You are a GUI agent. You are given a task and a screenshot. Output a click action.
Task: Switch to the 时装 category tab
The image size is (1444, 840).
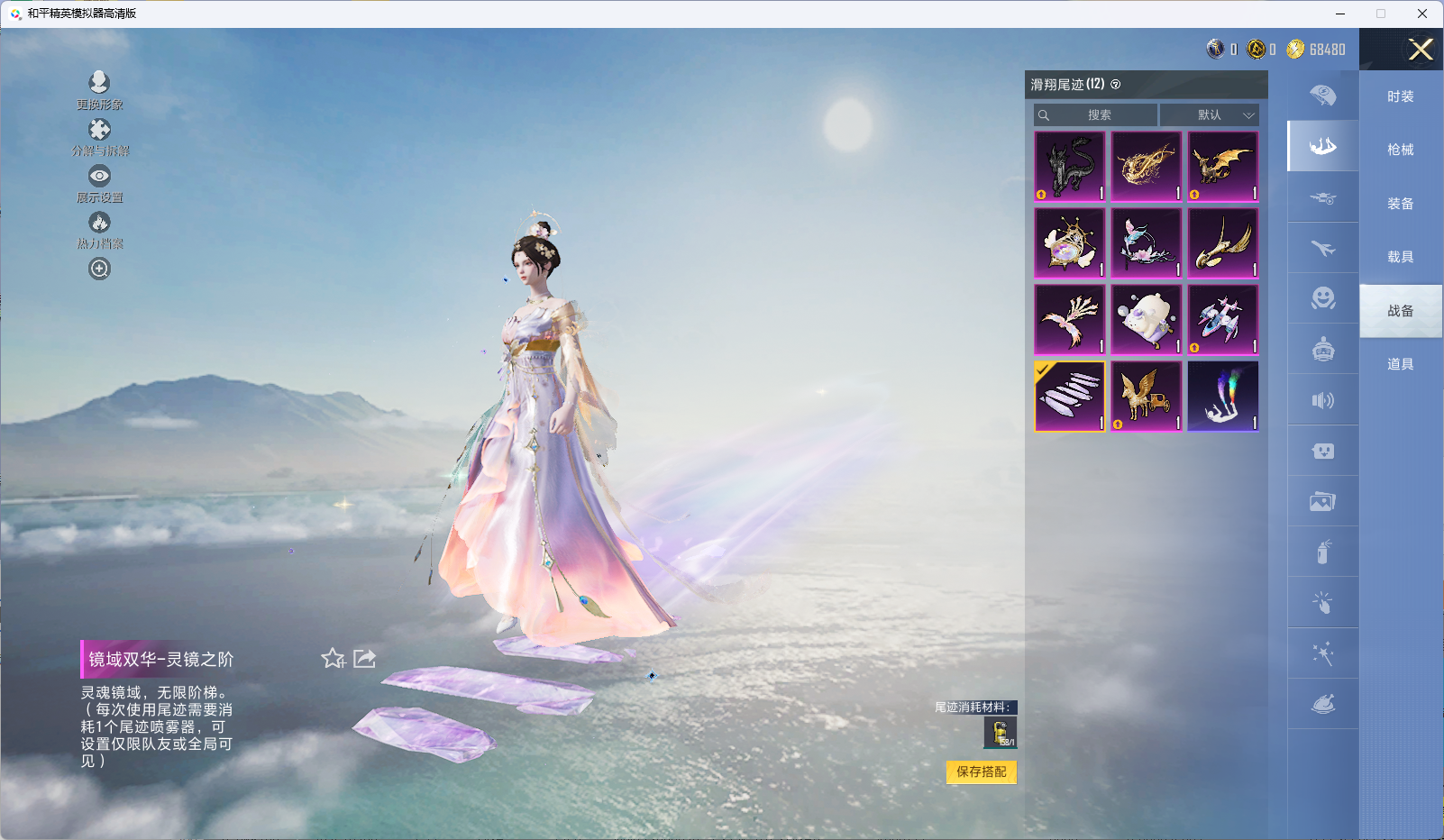click(1400, 96)
